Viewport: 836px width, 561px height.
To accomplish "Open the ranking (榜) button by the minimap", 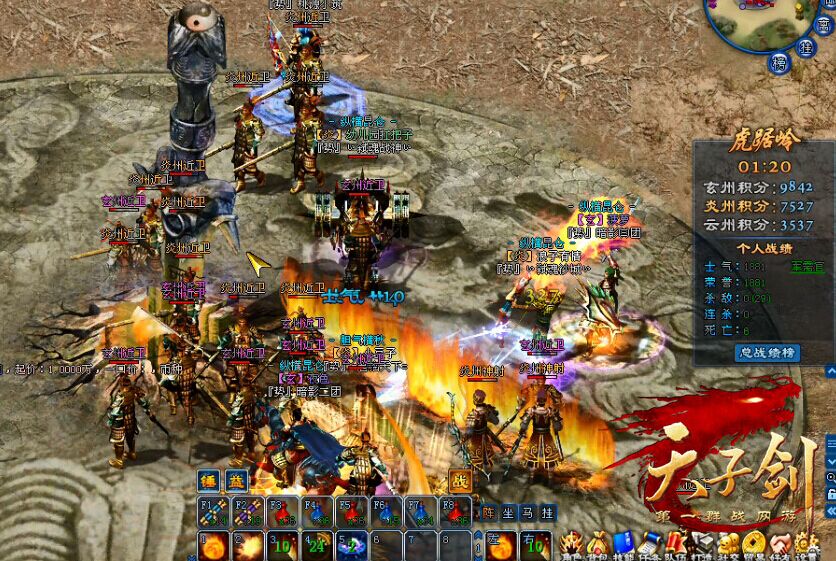I will point(778,64).
